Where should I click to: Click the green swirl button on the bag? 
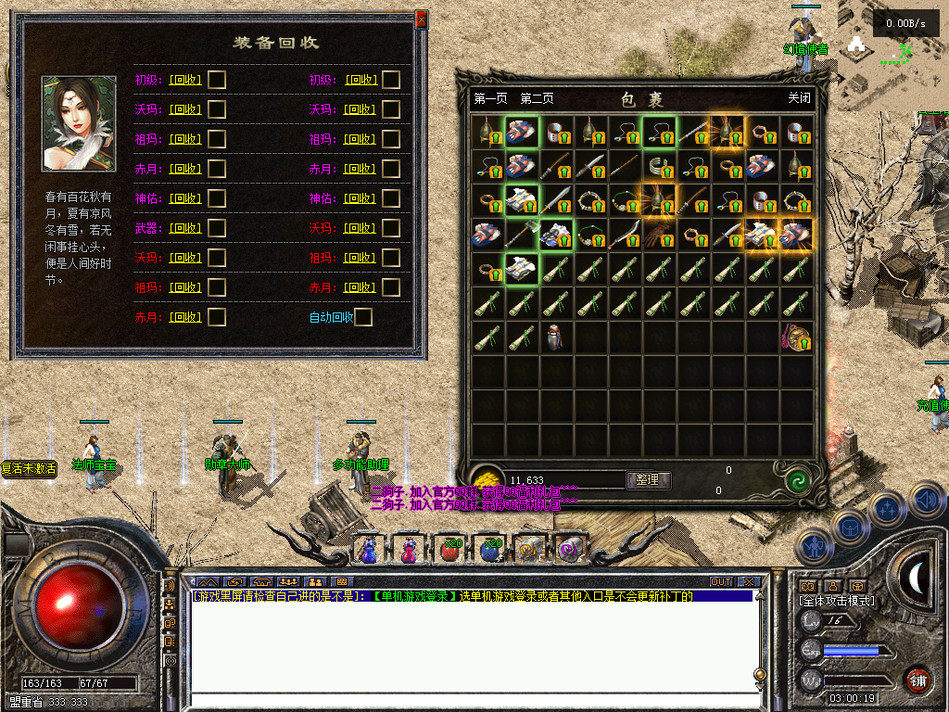point(796,480)
